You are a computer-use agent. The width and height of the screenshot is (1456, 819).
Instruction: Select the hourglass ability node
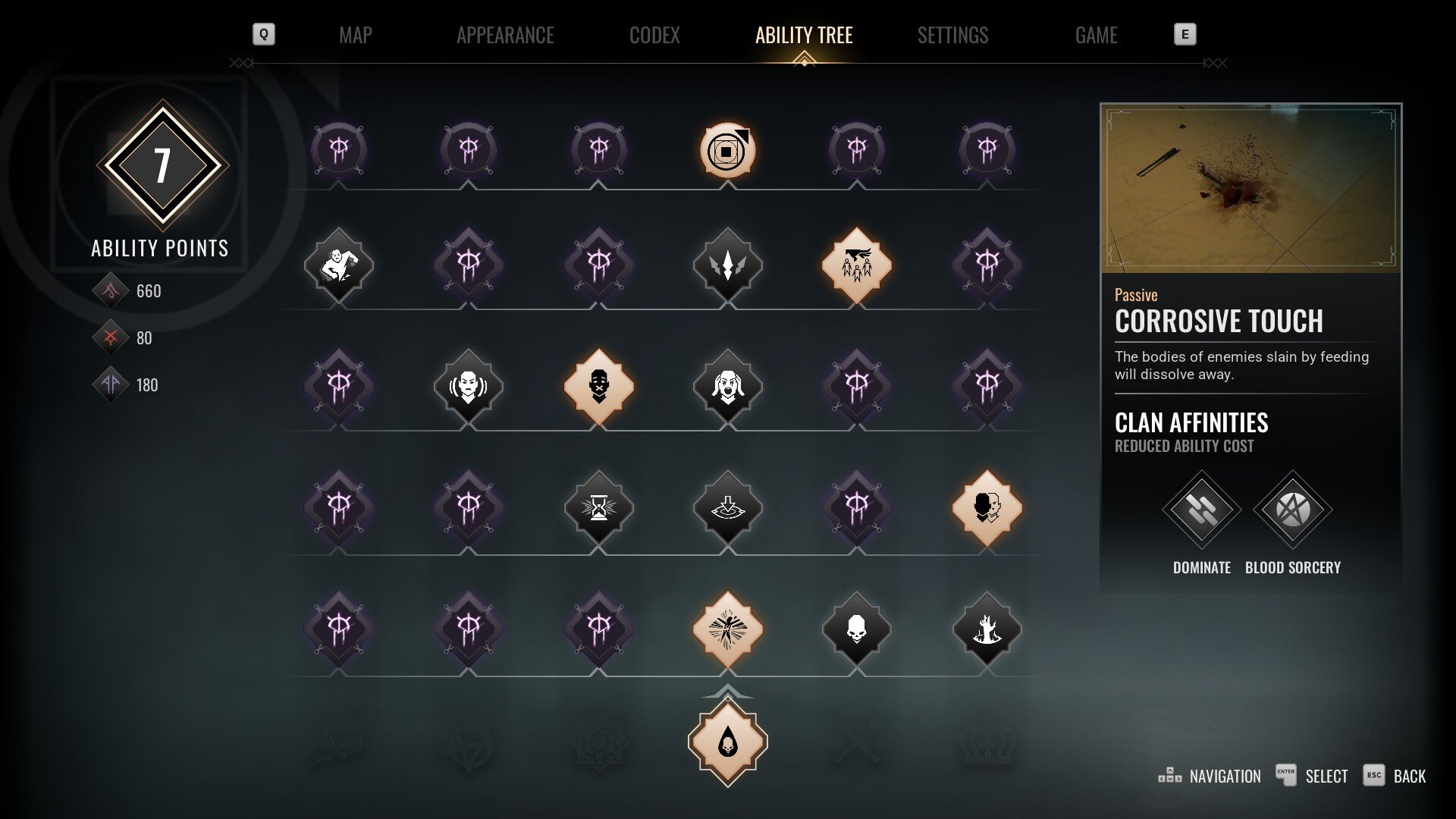(598, 507)
